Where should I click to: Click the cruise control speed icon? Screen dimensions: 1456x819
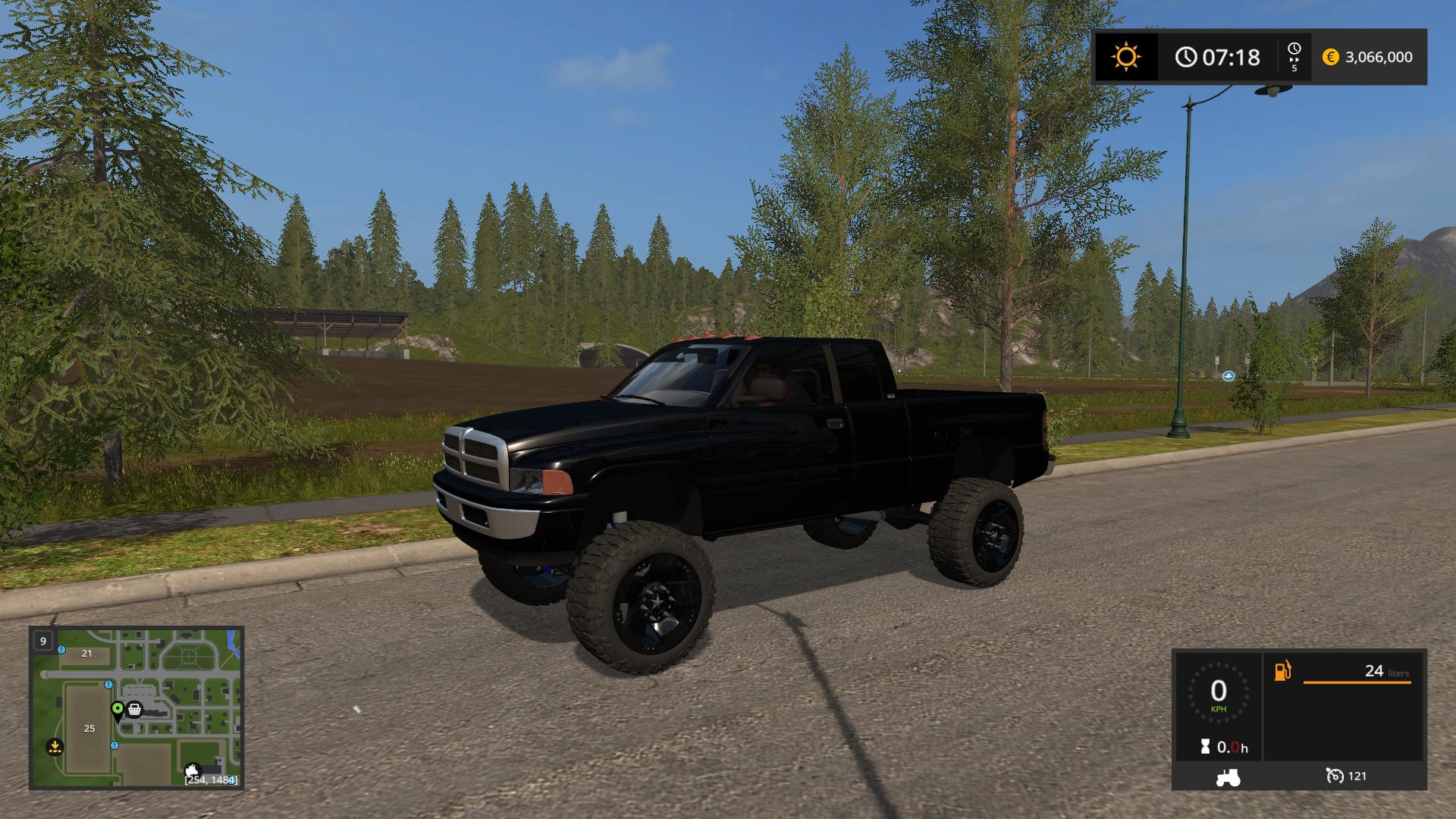pos(1335,776)
